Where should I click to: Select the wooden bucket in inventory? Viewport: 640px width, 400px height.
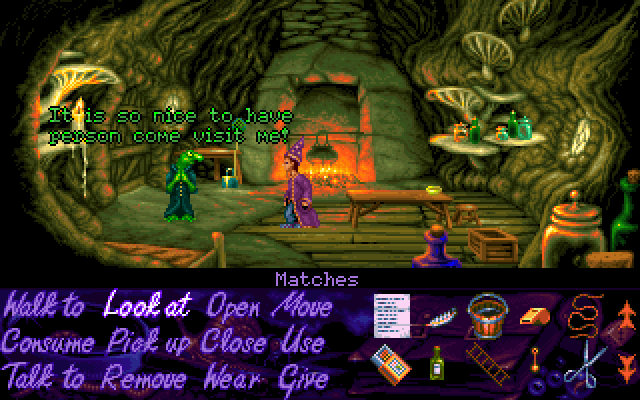[485, 316]
